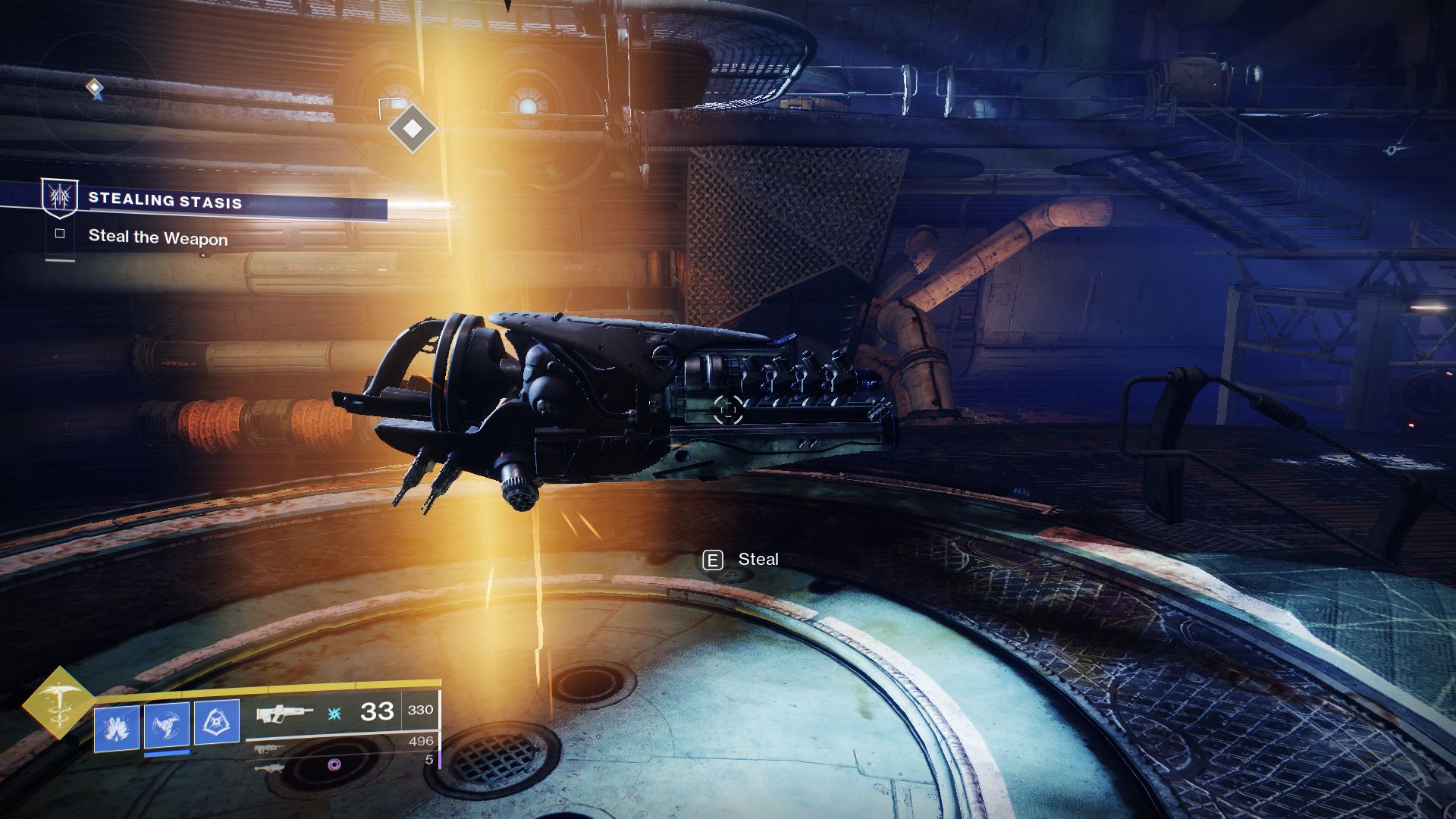Image resolution: width=1456 pixels, height=819 pixels.
Task: Click the melee ability icon
Action: (165, 726)
